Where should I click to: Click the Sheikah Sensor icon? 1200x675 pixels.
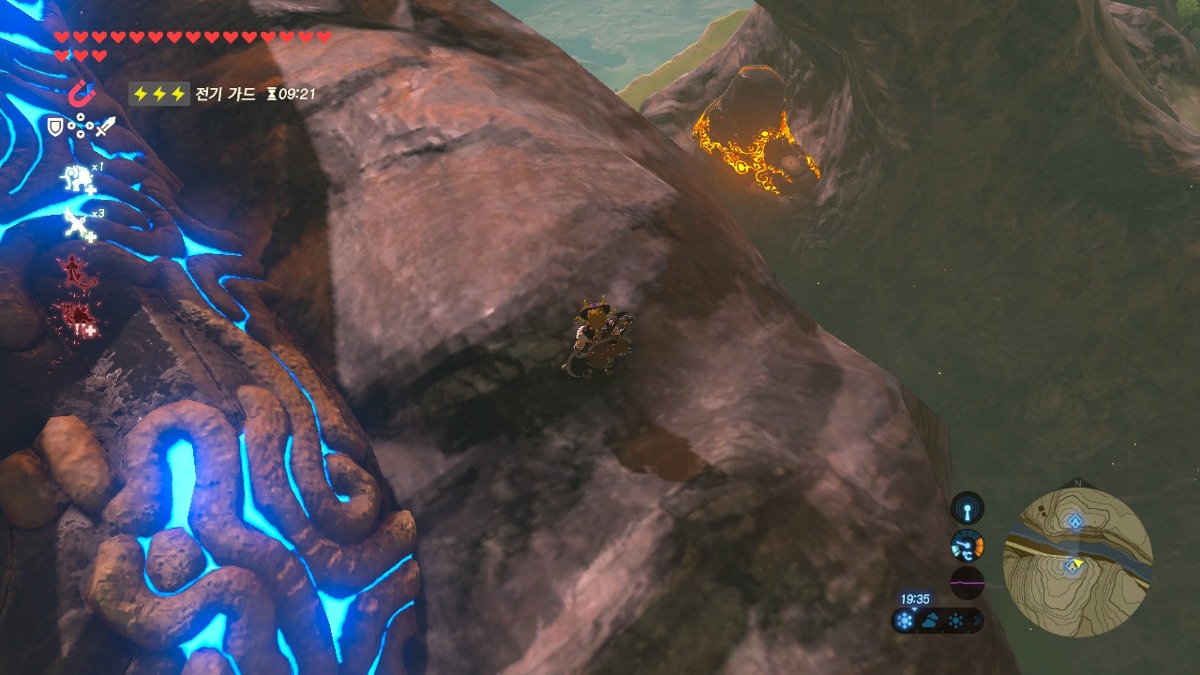point(967,509)
